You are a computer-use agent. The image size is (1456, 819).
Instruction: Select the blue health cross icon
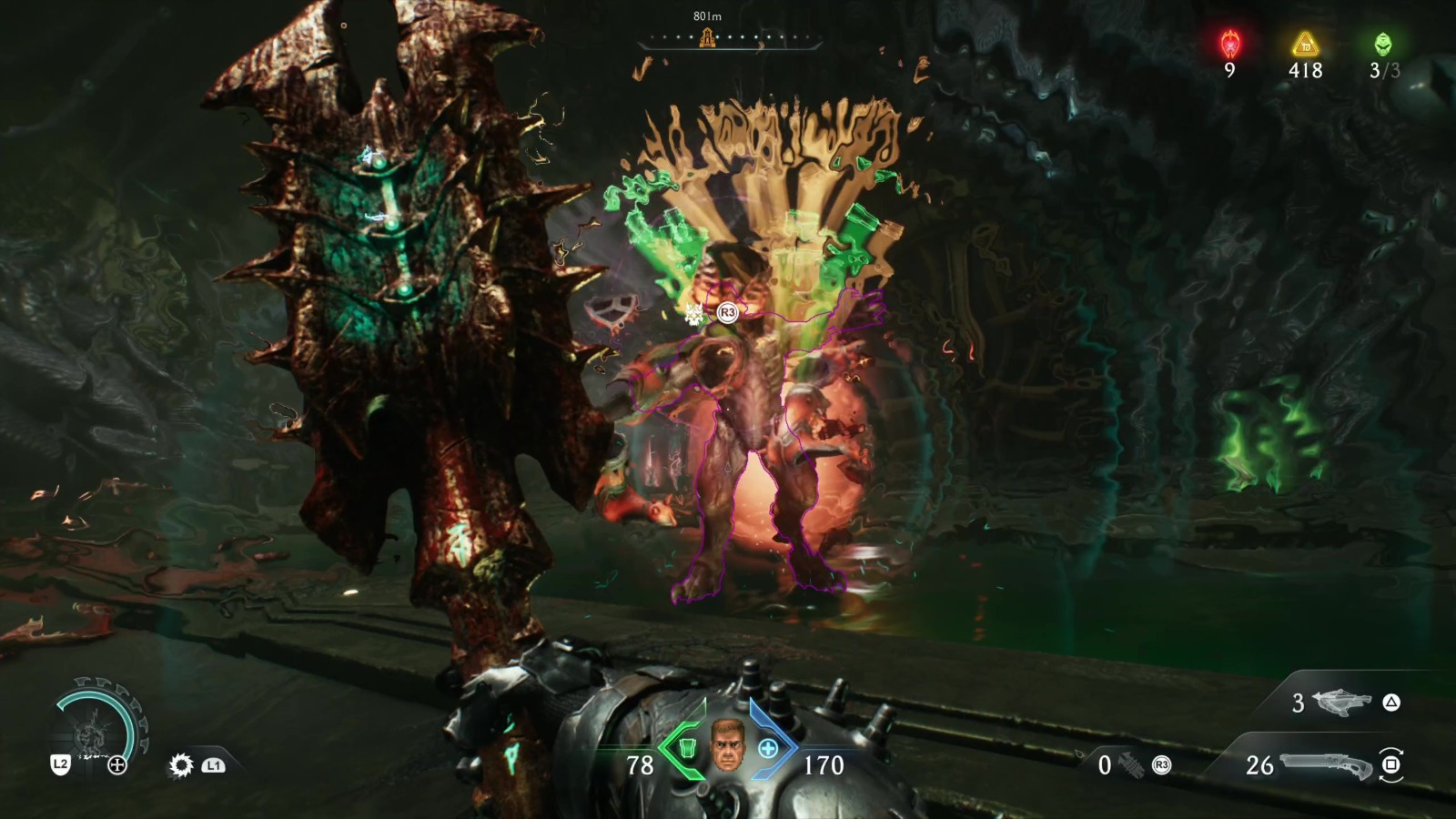pos(768,748)
